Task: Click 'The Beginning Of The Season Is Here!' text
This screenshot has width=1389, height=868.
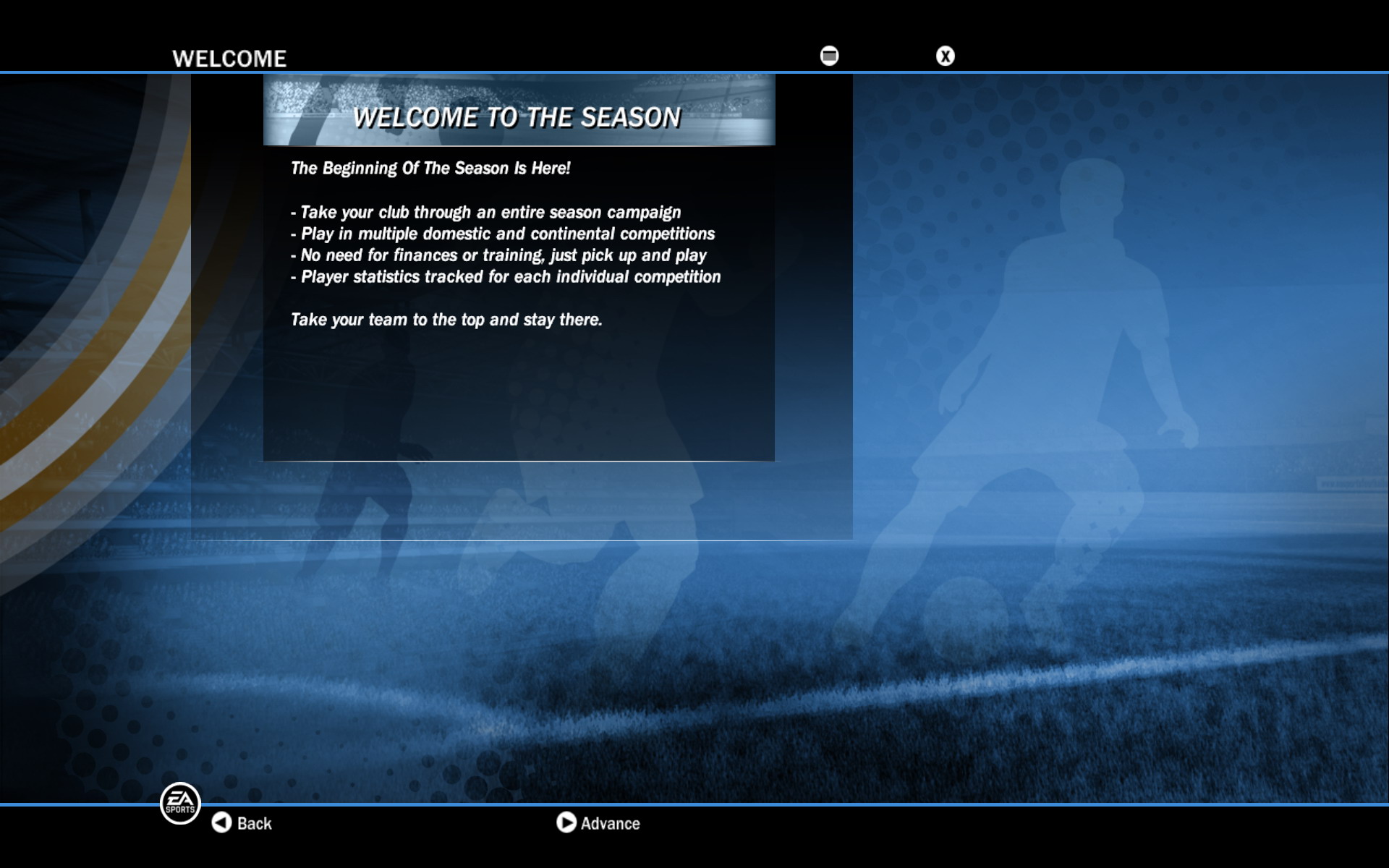Action: coord(430,167)
